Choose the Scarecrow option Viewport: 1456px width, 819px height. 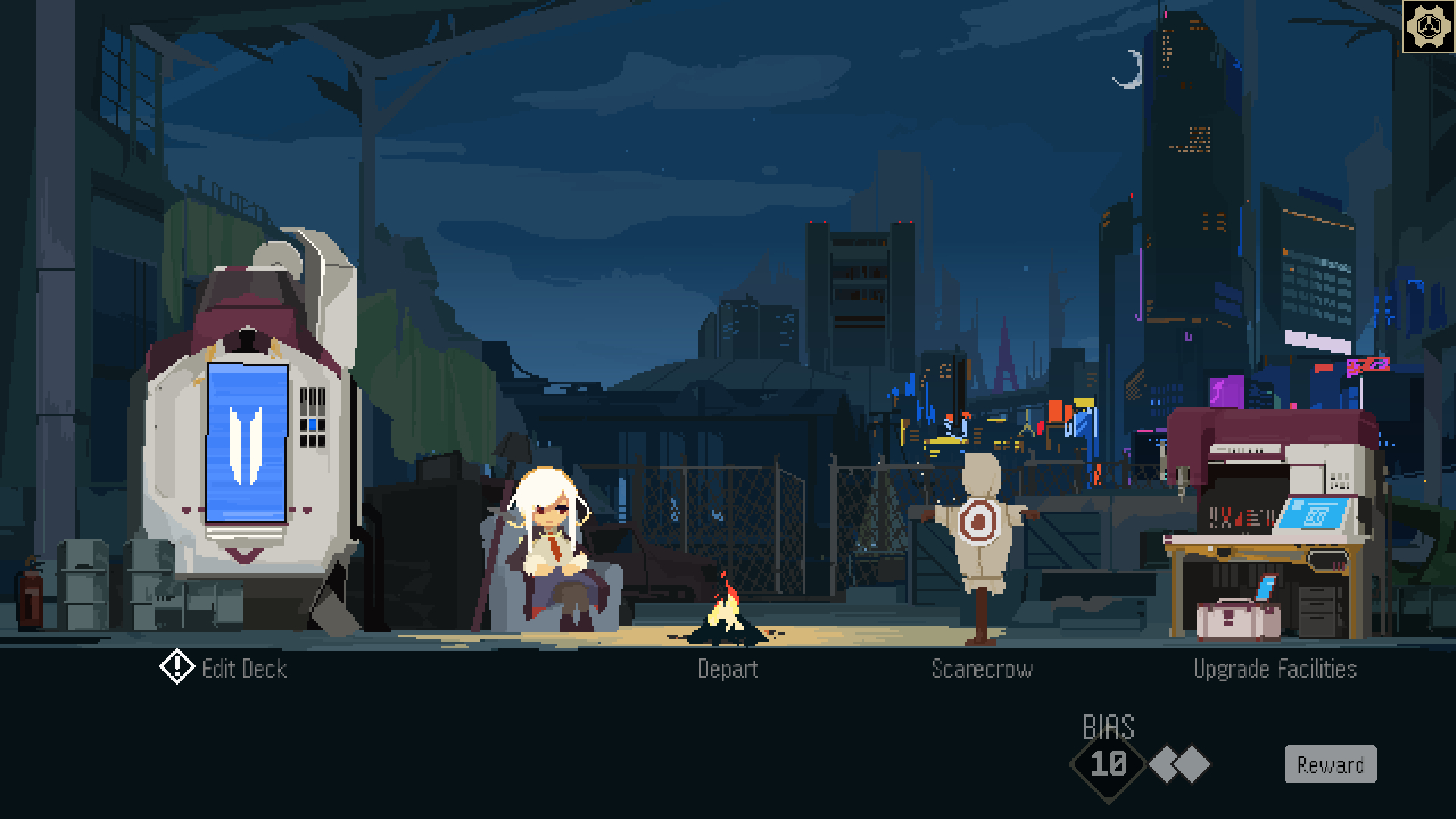pos(982,669)
